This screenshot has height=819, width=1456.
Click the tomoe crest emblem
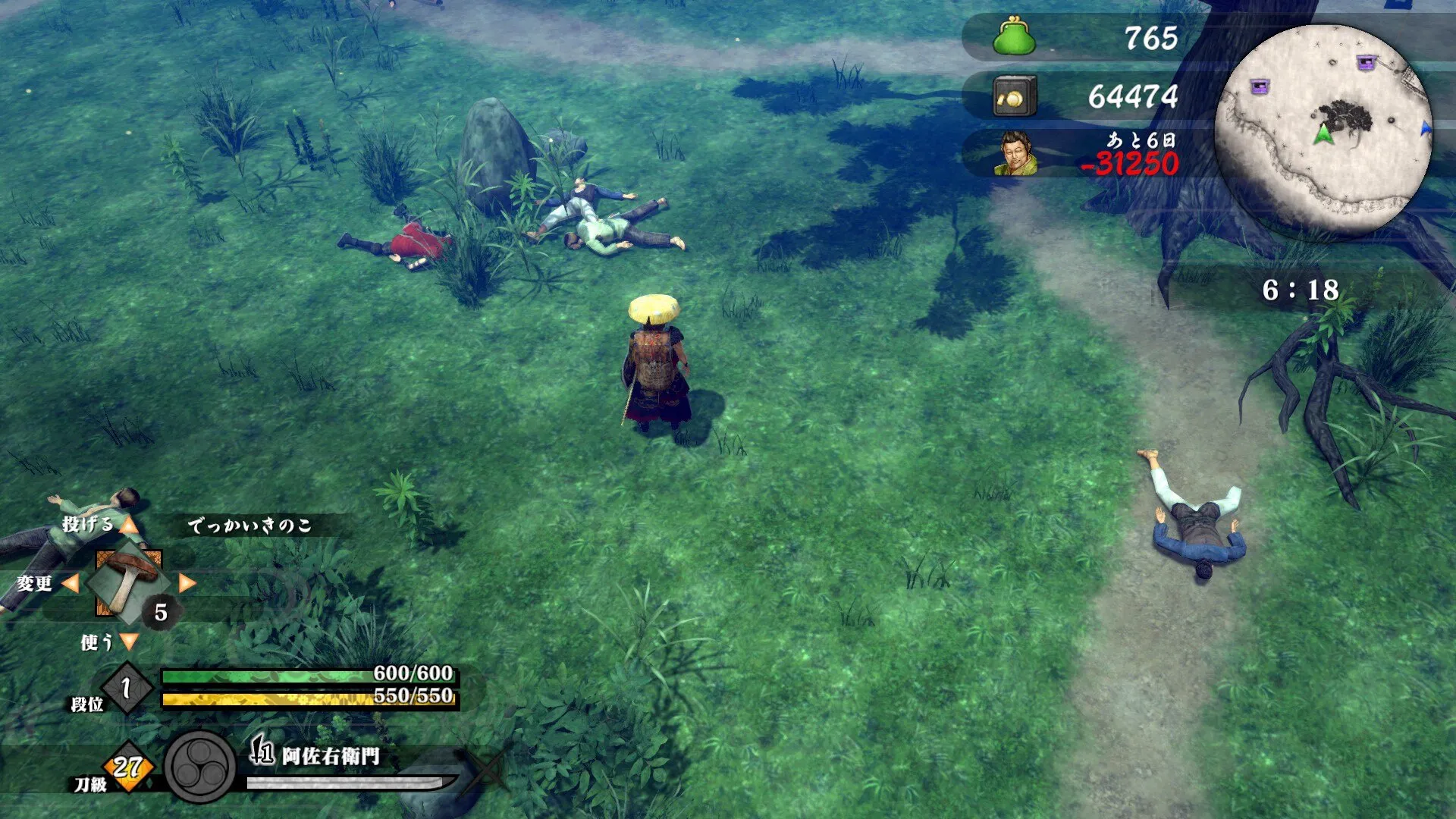tap(200, 767)
